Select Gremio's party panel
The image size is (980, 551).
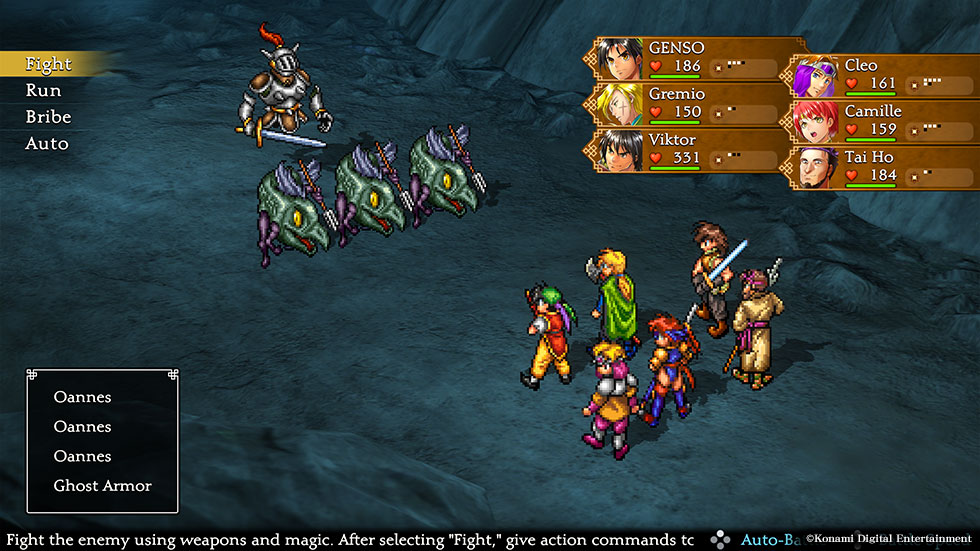(x=686, y=104)
